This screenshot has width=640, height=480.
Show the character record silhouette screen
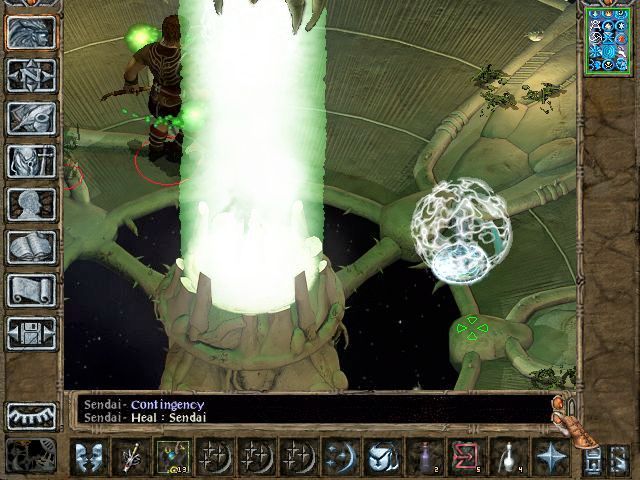(31, 204)
